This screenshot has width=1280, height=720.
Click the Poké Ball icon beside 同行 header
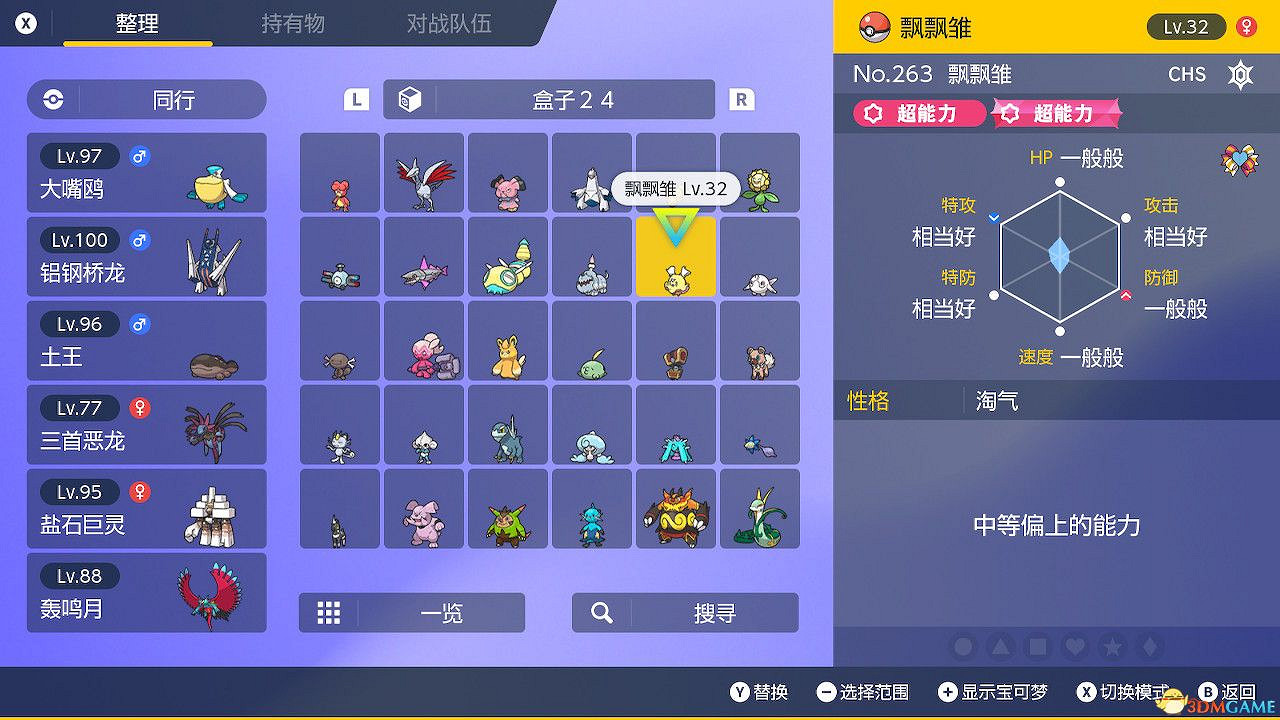point(51,99)
